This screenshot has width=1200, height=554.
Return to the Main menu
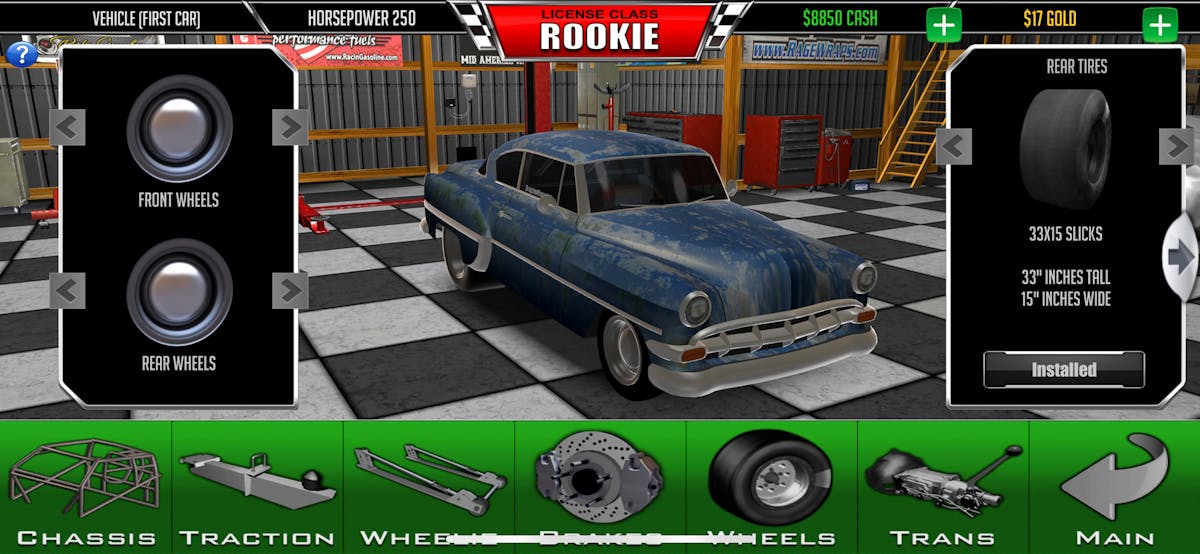click(1114, 487)
